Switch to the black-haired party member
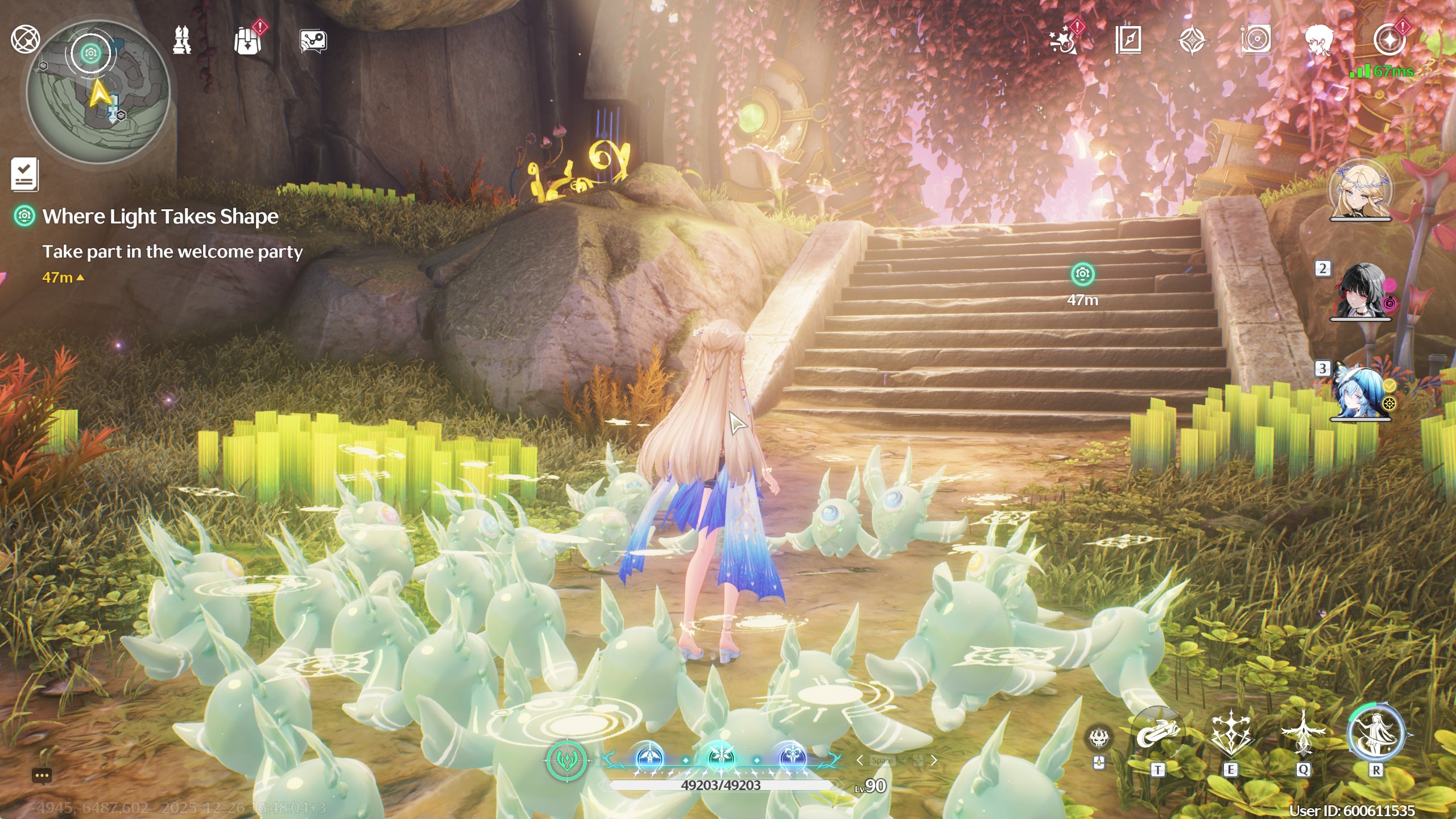Viewport: 1456px width, 819px height. pos(1361,292)
